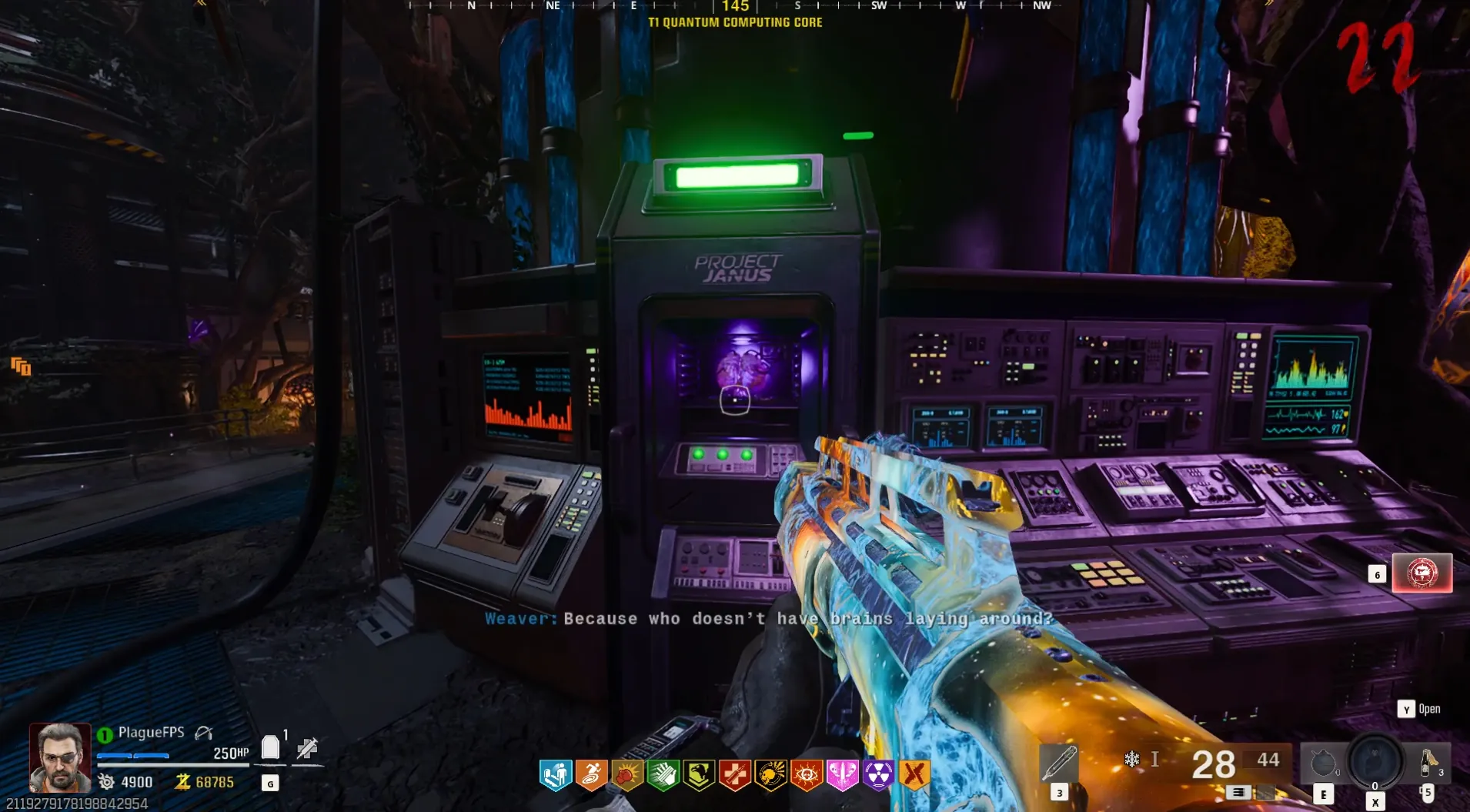Select the PHD Flopper perk icon
The image size is (1470, 812).
point(556,775)
